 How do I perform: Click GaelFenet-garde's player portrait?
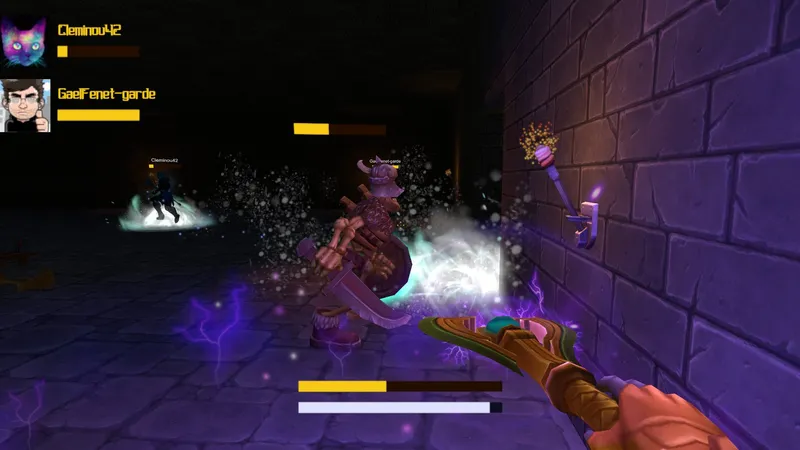(x=24, y=105)
